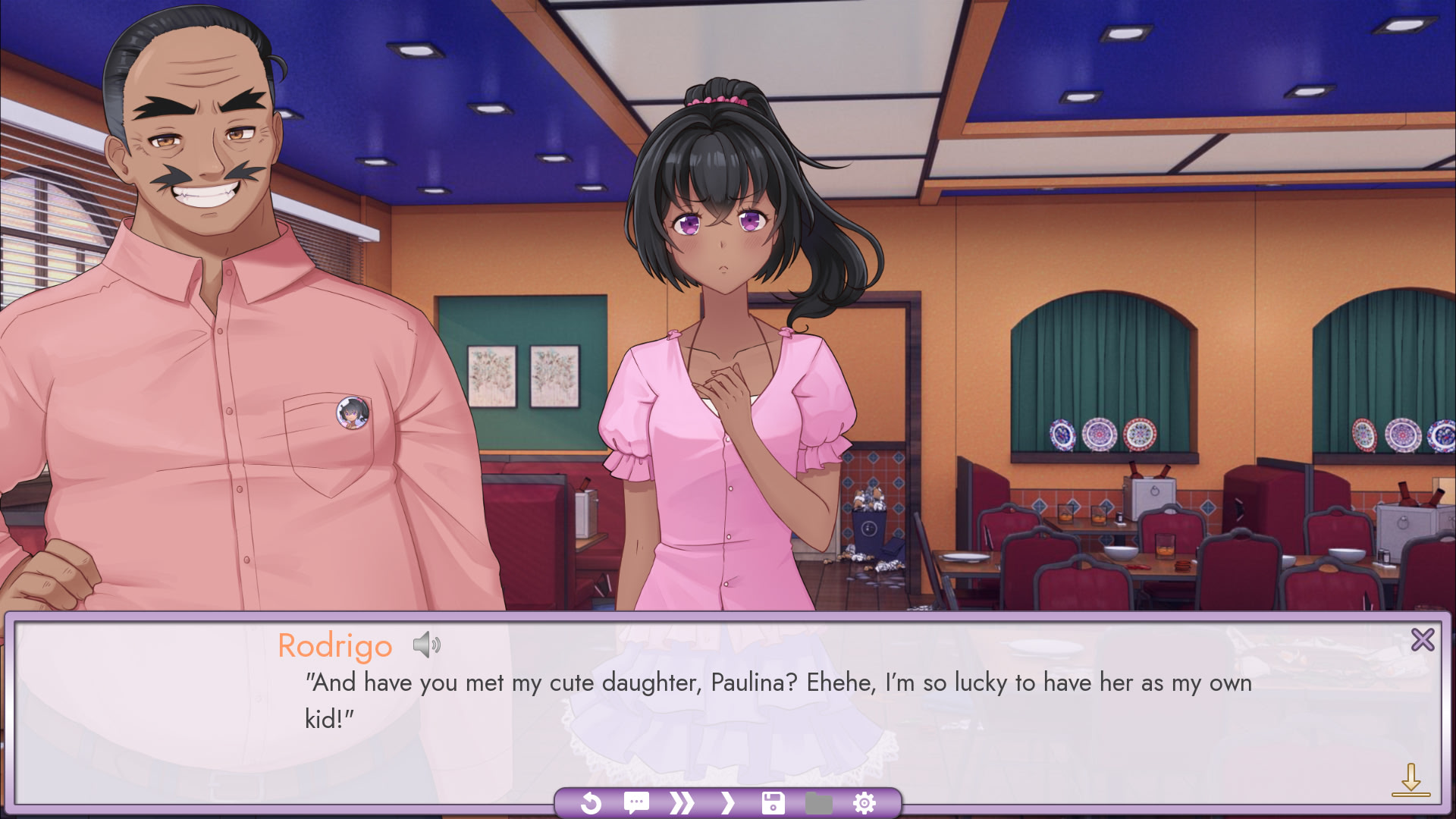Click Rodrigo's name label
Image resolution: width=1456 pixels, height=819 pixels.
[334, 645]
